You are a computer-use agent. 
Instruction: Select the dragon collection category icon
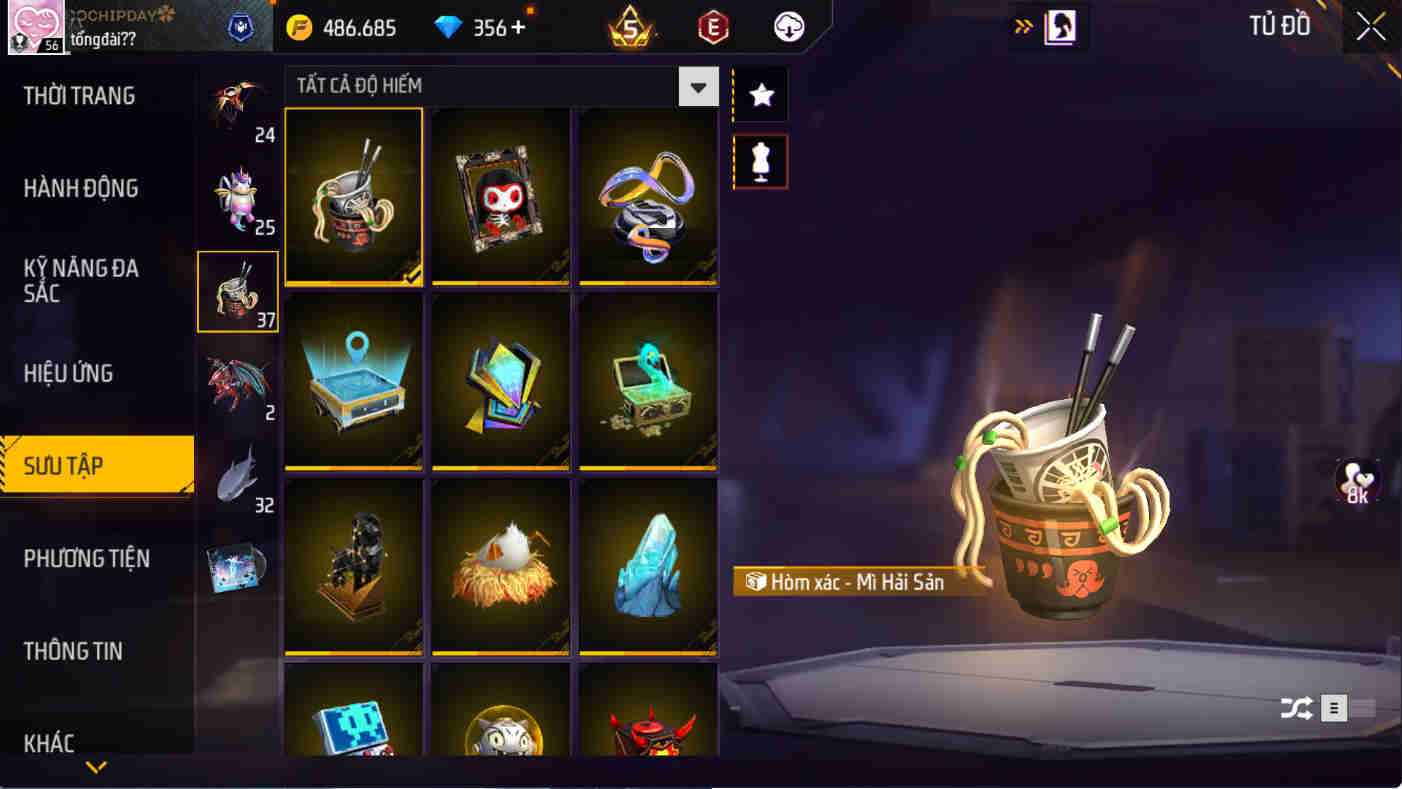coord(238,383)
